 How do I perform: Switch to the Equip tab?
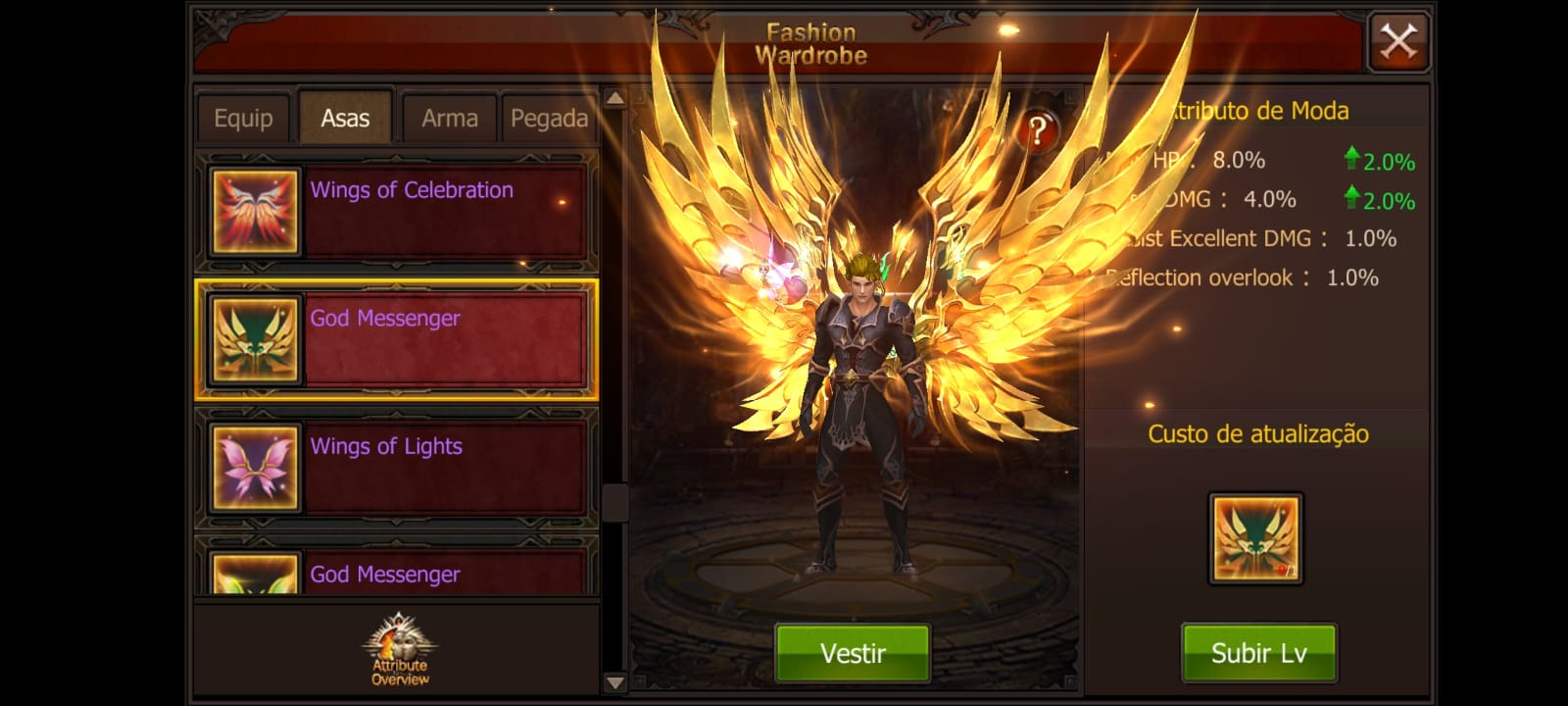point(243,119)
